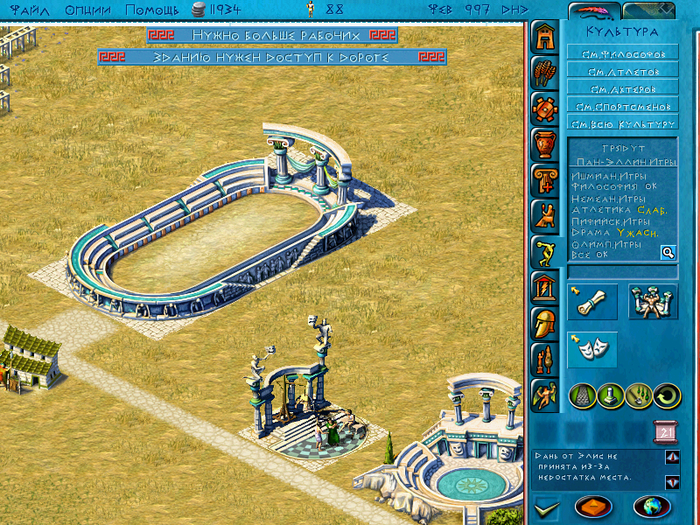Open the pink message scroll numbered 21

click(x=665, y=431)
